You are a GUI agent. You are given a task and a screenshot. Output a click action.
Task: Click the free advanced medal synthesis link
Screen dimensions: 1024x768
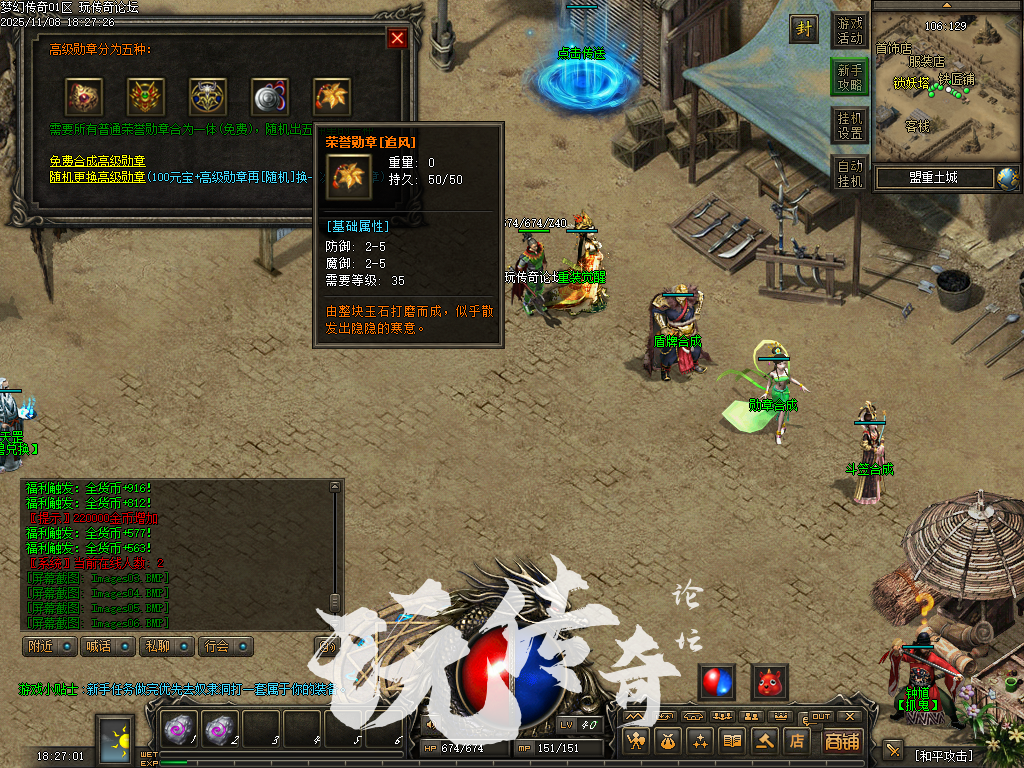[98, 161]
